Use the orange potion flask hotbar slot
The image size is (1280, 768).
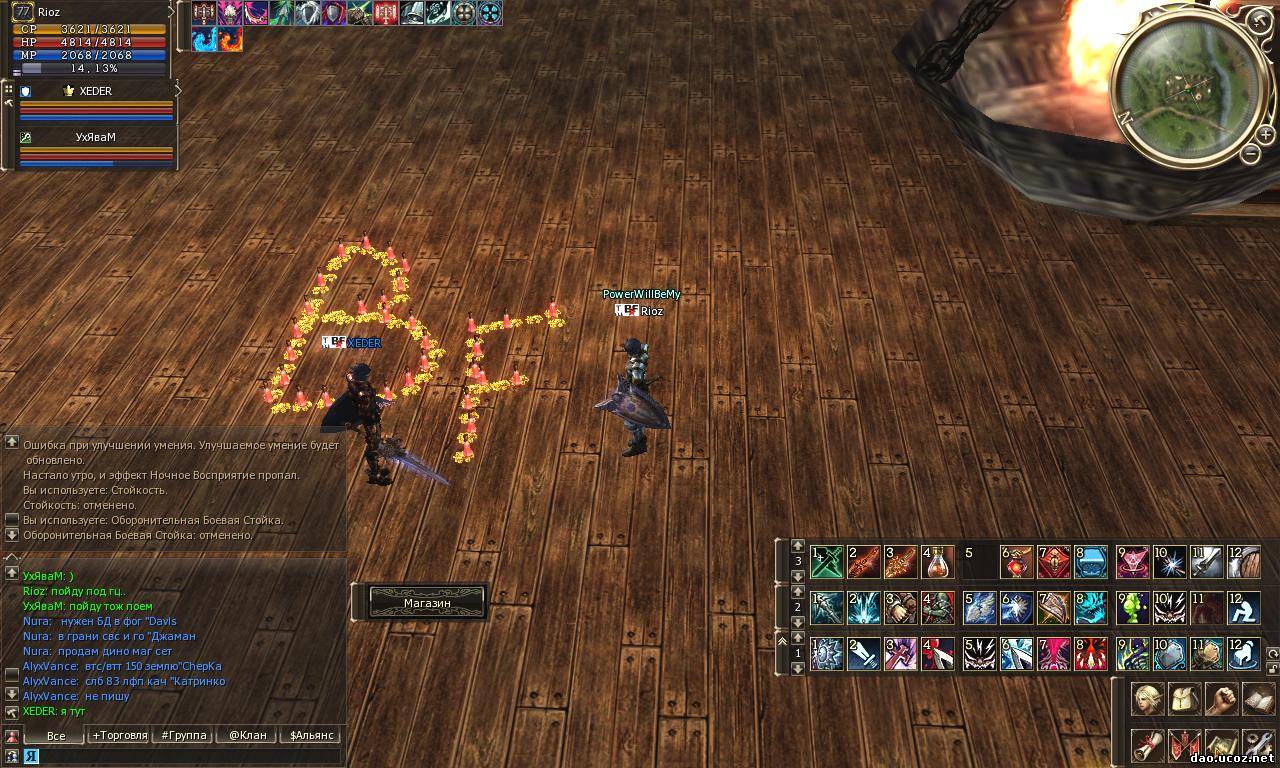tap(938, 563)
